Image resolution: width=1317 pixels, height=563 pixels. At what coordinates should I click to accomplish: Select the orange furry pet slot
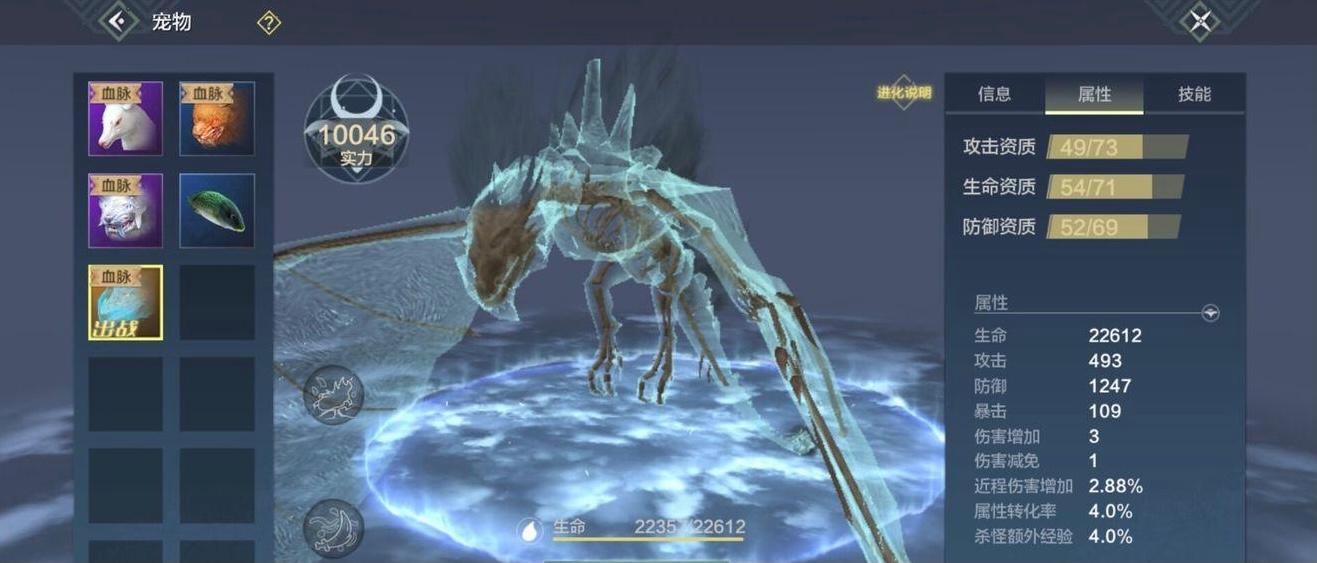click(x=217, y=119)
